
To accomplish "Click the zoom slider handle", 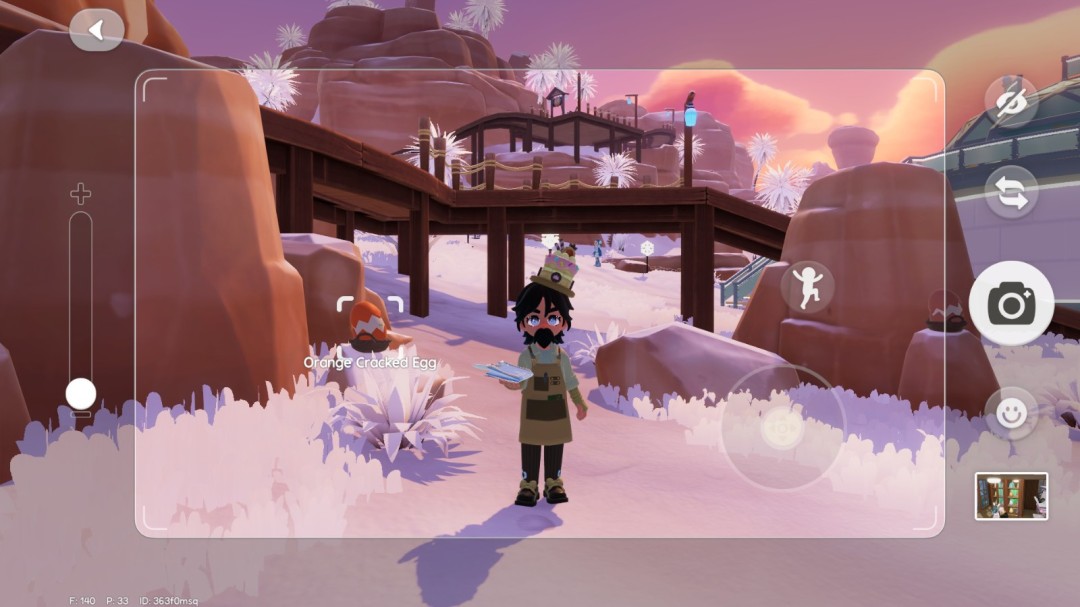I will click(x=81, y=393).
